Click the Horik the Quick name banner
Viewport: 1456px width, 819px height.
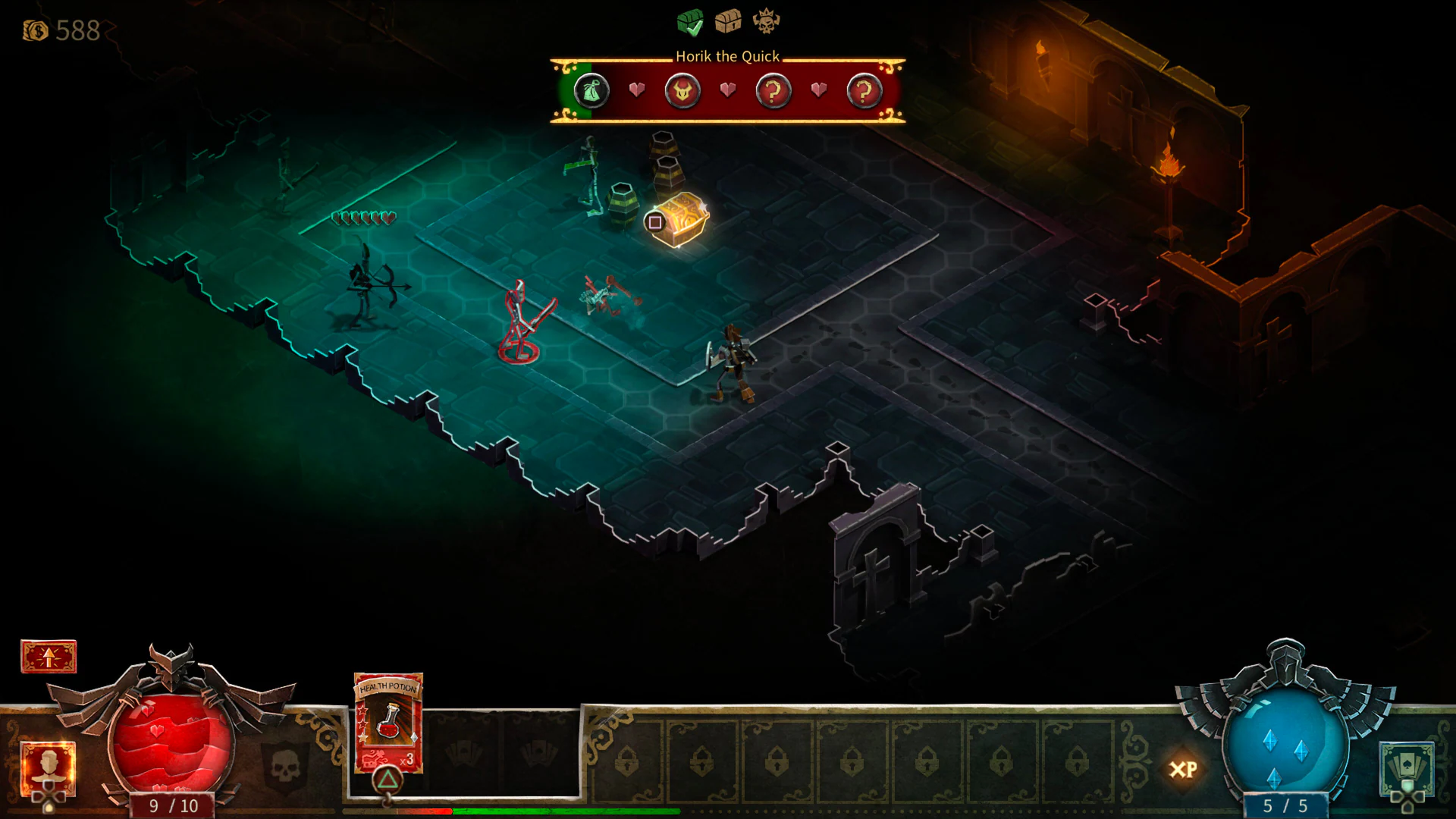pos(726,56)
